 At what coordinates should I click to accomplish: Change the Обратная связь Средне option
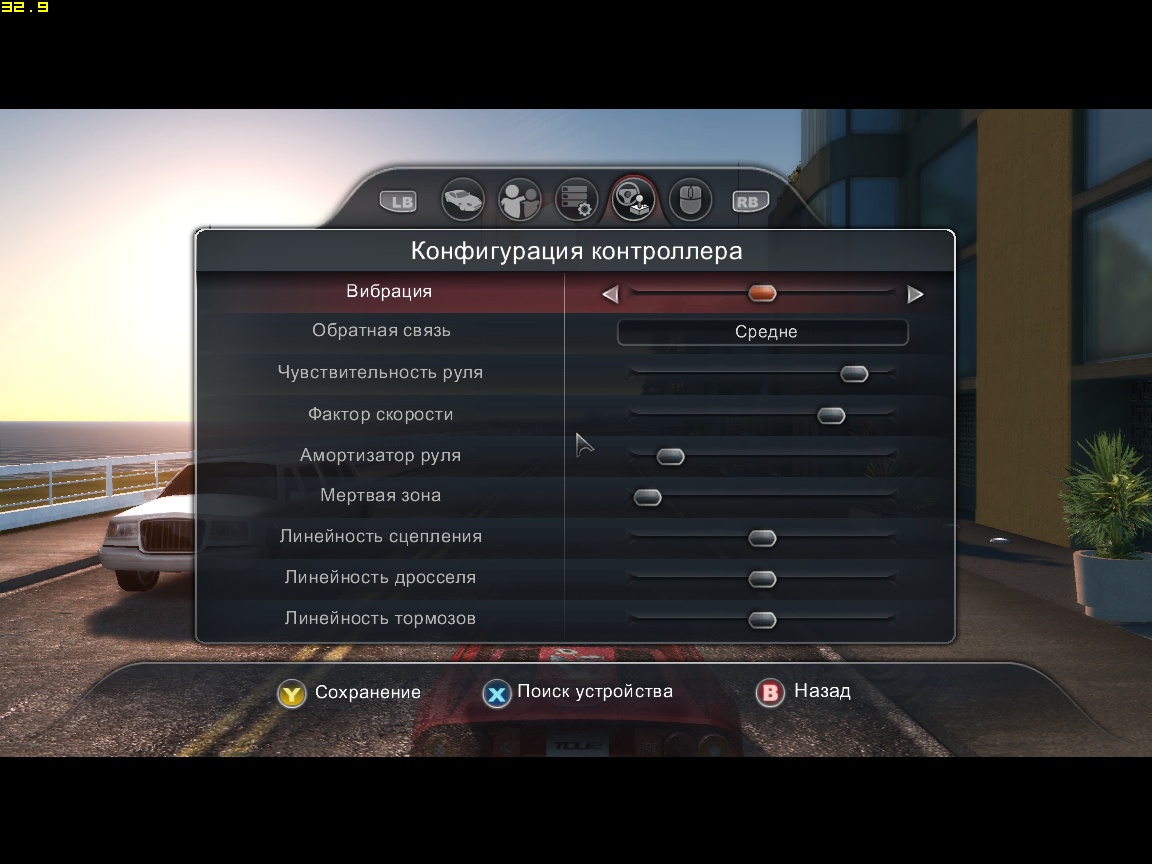(x=763, y=332)
